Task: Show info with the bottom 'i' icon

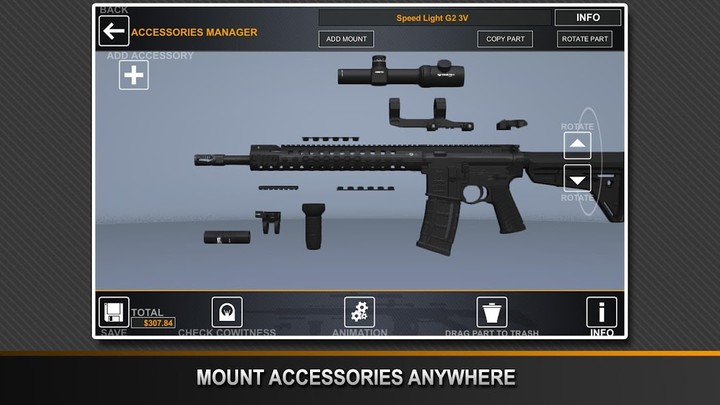Action: pyautogui.click(x=601, y=312)
